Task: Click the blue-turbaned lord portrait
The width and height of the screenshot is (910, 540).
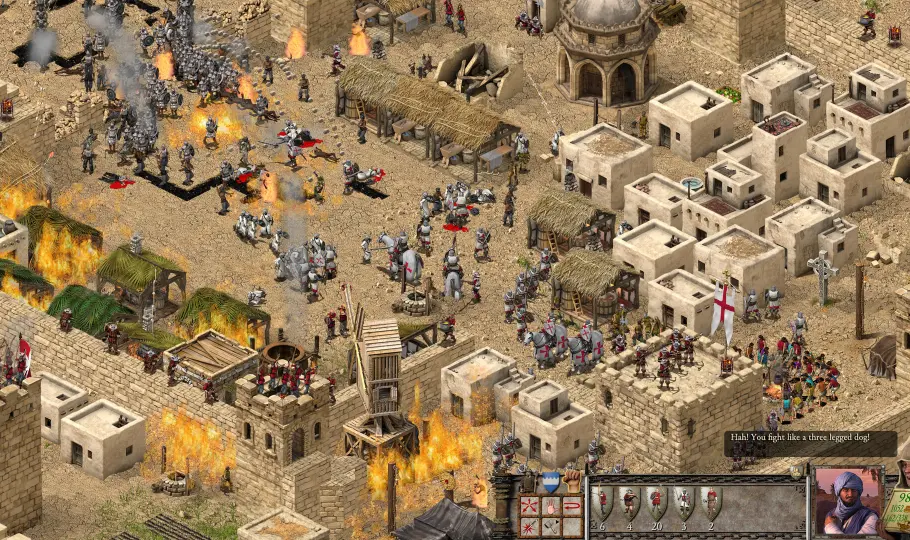Action: [848, 503]
